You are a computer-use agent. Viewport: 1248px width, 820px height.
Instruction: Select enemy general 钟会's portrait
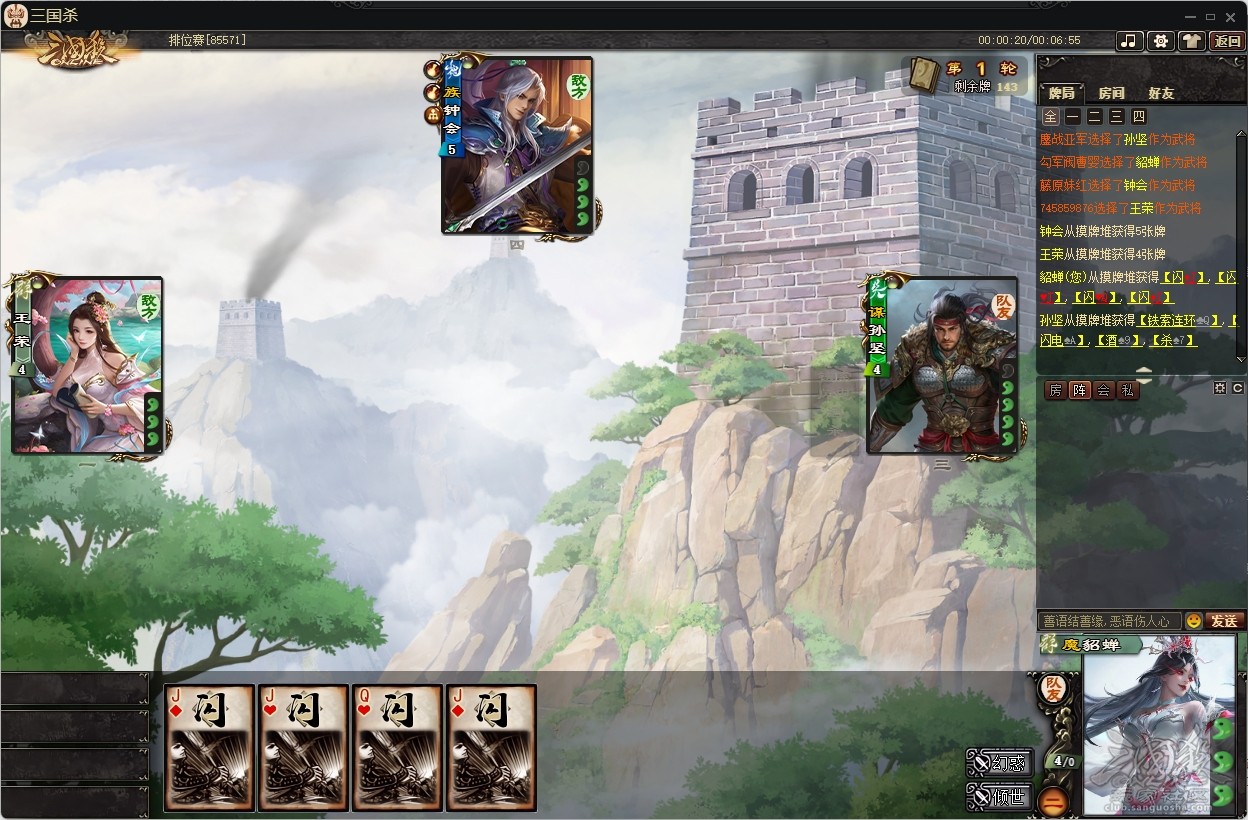click(517, 146)
